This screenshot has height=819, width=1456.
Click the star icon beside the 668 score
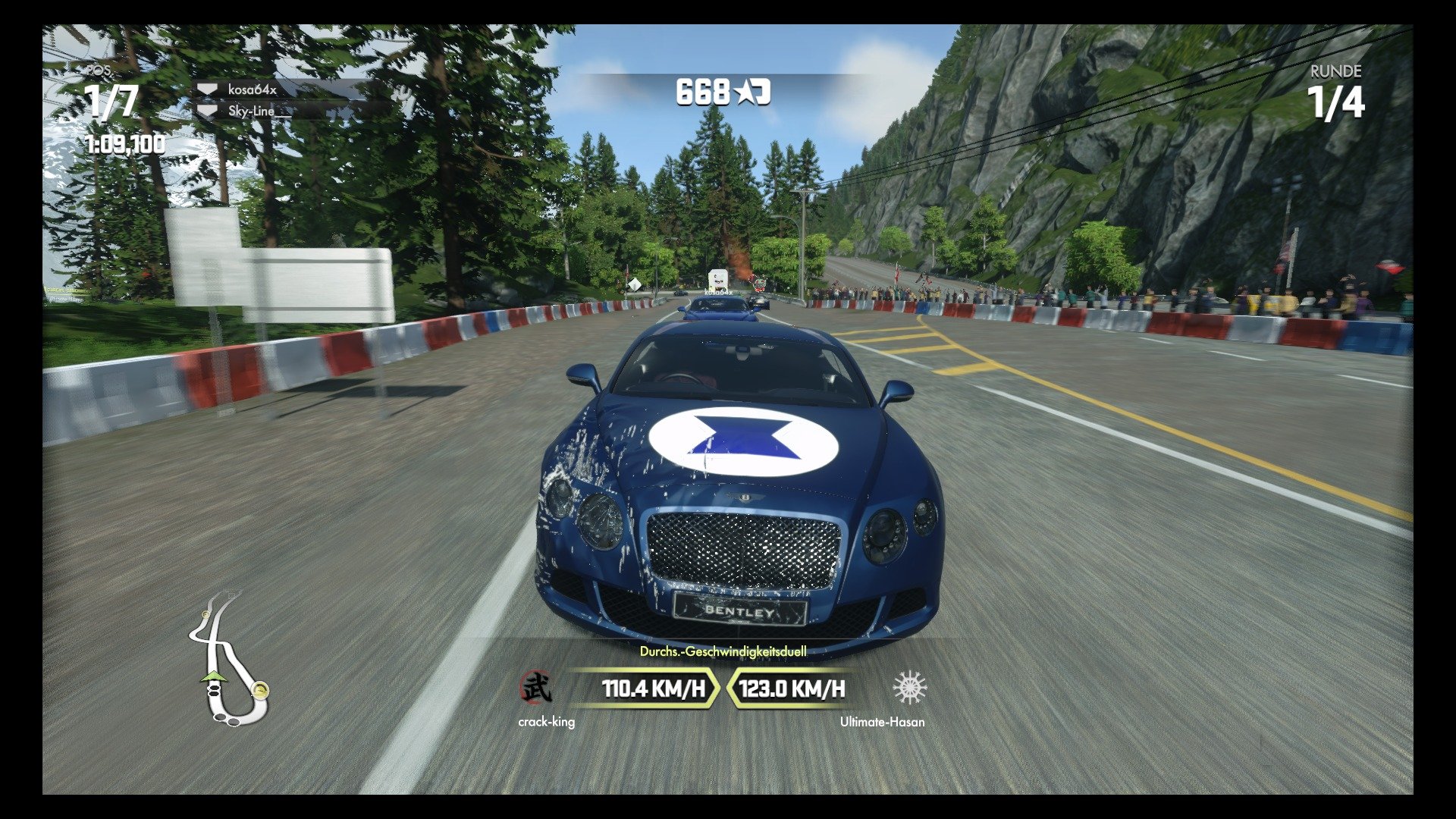pyautogui.click(x=747, y=93)
